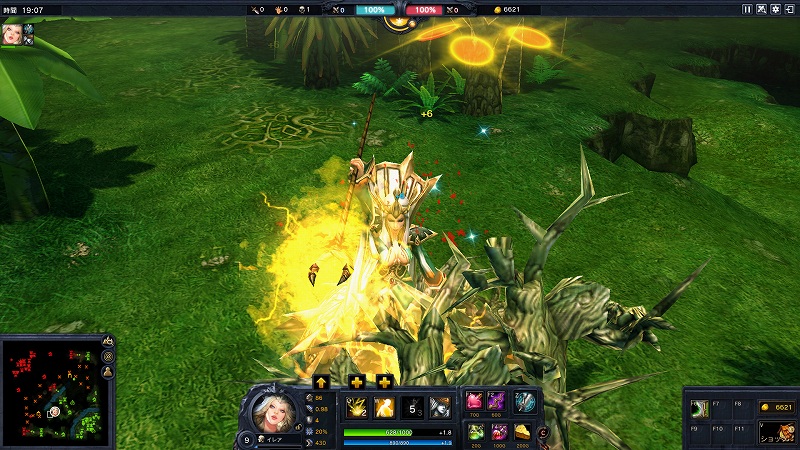Select the ally hero portrait at top-left

point(12,34)
